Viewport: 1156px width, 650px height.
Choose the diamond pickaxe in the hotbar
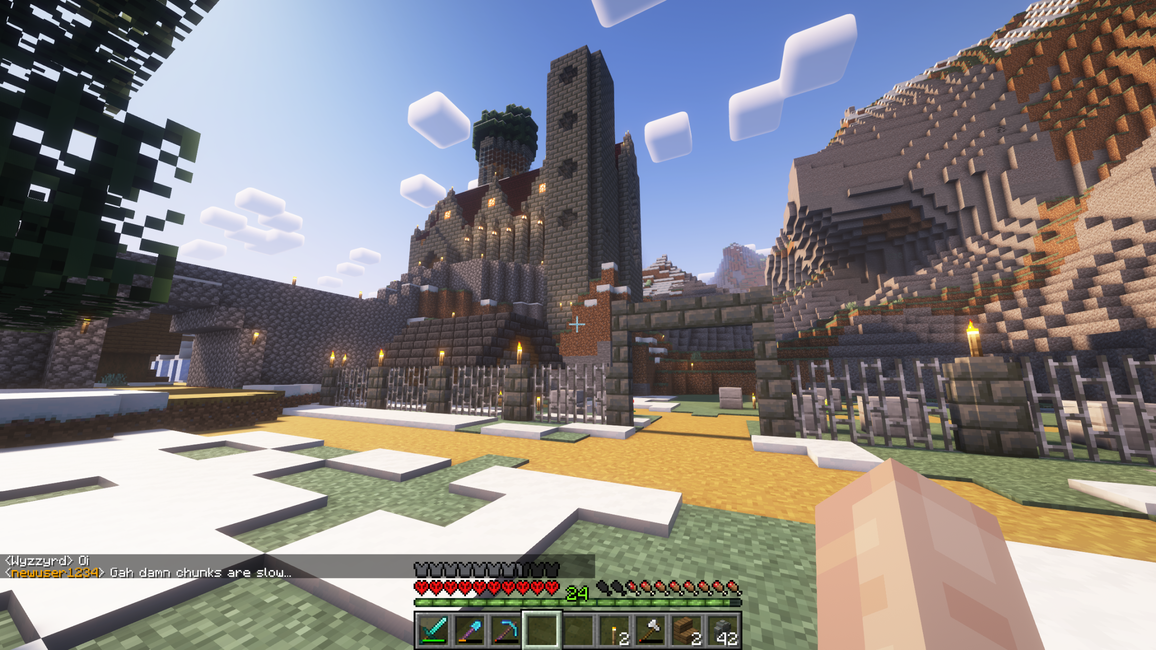coord(505,630)
